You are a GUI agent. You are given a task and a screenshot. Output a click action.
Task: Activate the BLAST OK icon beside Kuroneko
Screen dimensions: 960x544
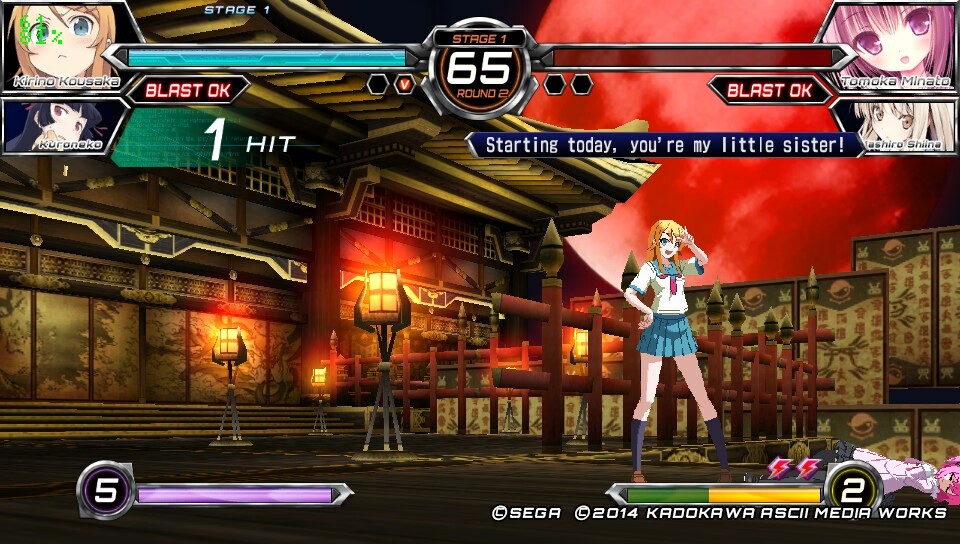pos(188,90)
